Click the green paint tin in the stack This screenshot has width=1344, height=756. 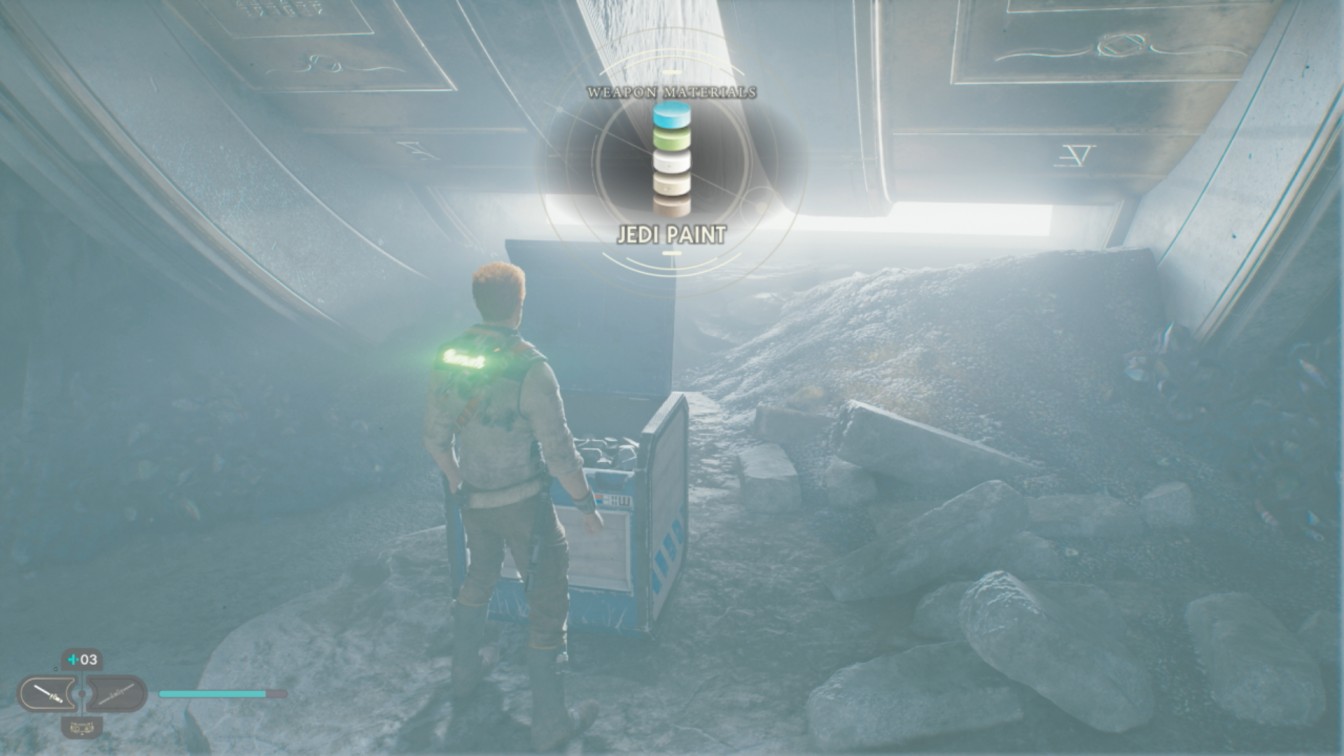pos(671,138)
